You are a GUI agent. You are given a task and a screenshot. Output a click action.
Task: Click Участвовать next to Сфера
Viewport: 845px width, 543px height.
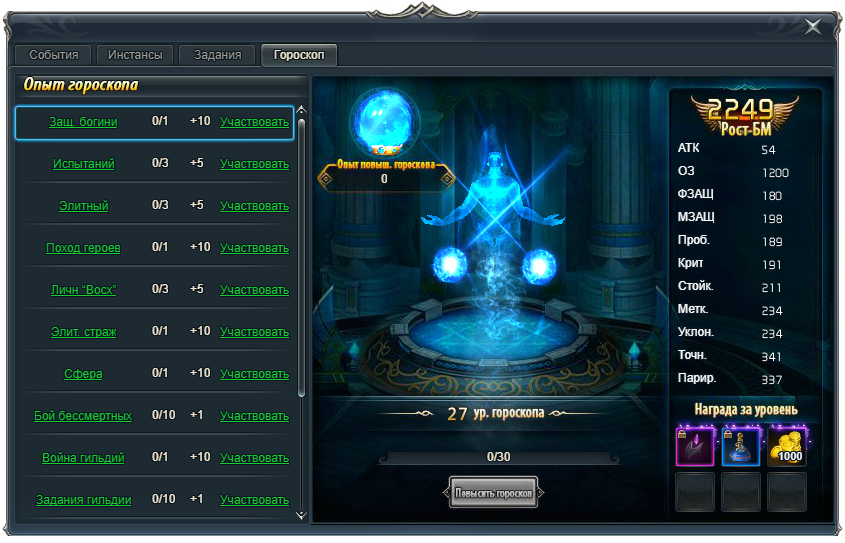pos(254,374)
